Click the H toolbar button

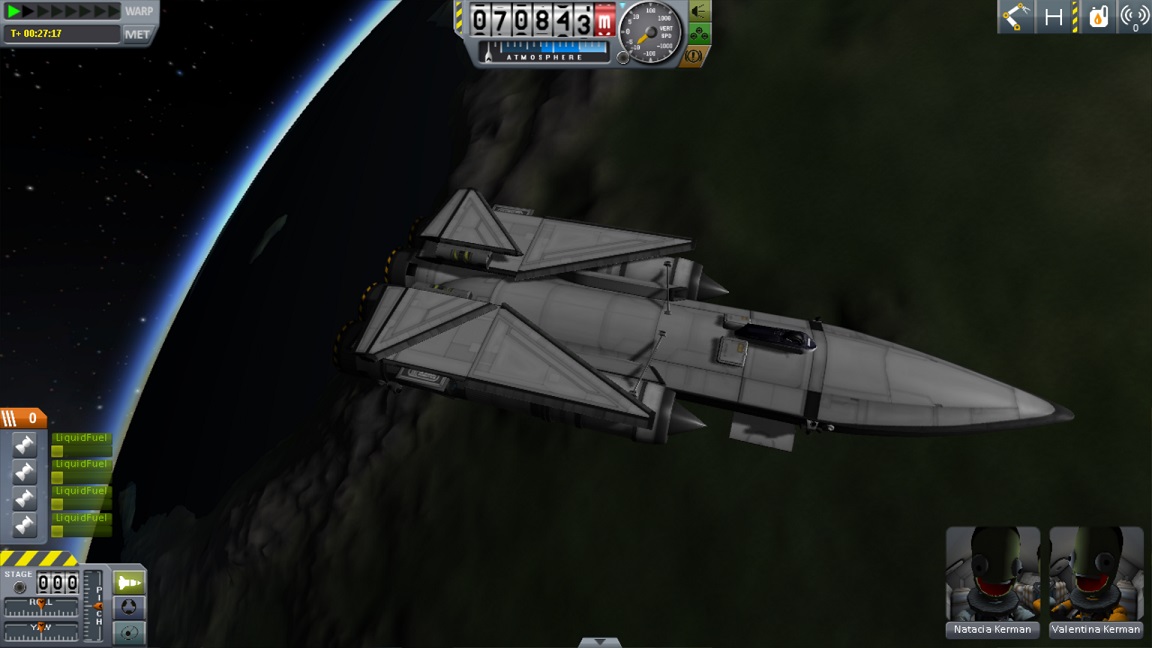[1053, 17]
